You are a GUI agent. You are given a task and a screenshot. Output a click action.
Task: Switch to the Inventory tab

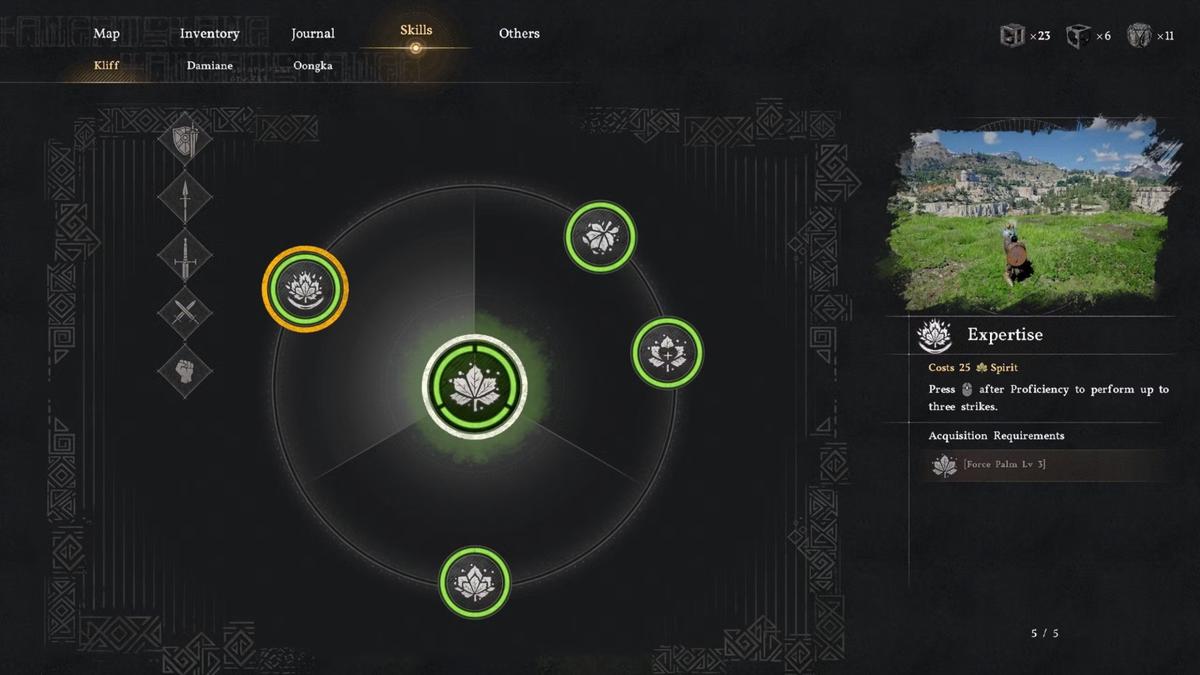click(209, 33)
